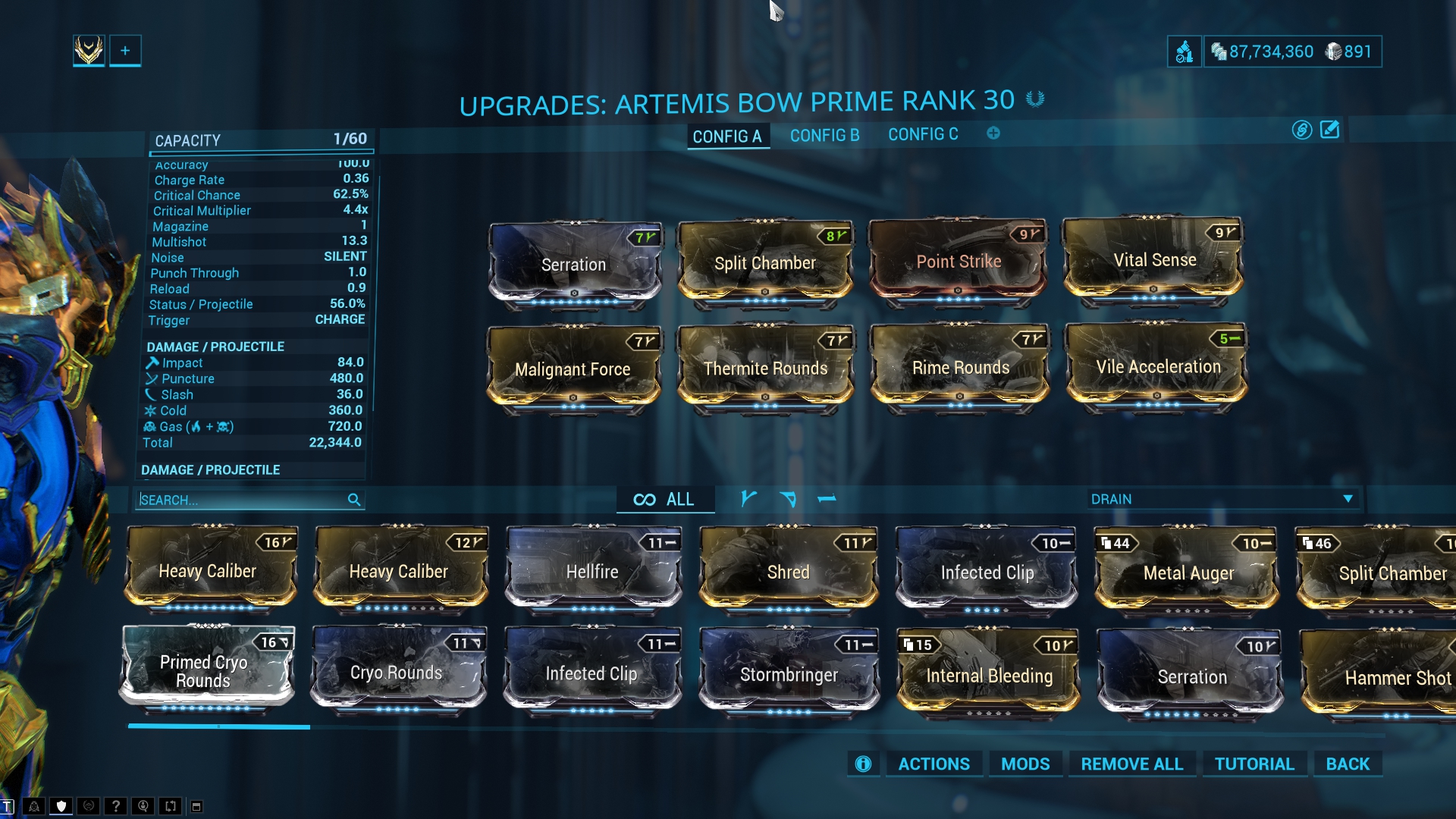Rename config with the edit pencil icon

(x=1330, y=130)
